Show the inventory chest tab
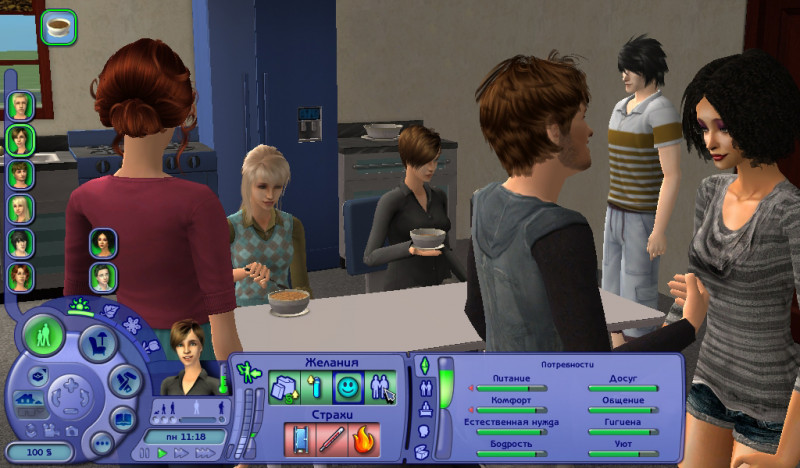Image resolution: width=800 pixels, height=468 pixels. (x=423, y=452)
